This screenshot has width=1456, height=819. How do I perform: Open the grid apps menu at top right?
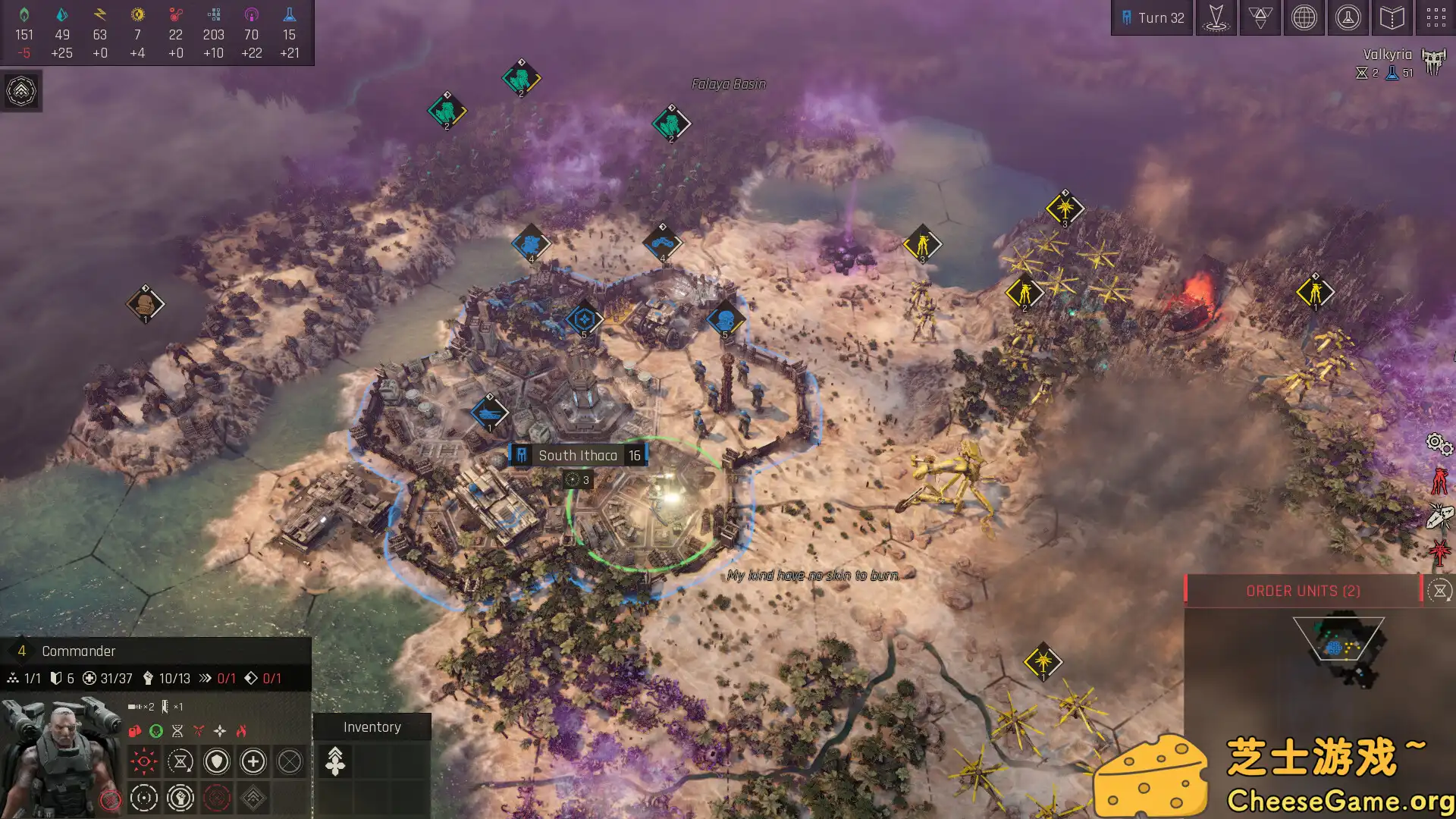tap(1436, 17)
